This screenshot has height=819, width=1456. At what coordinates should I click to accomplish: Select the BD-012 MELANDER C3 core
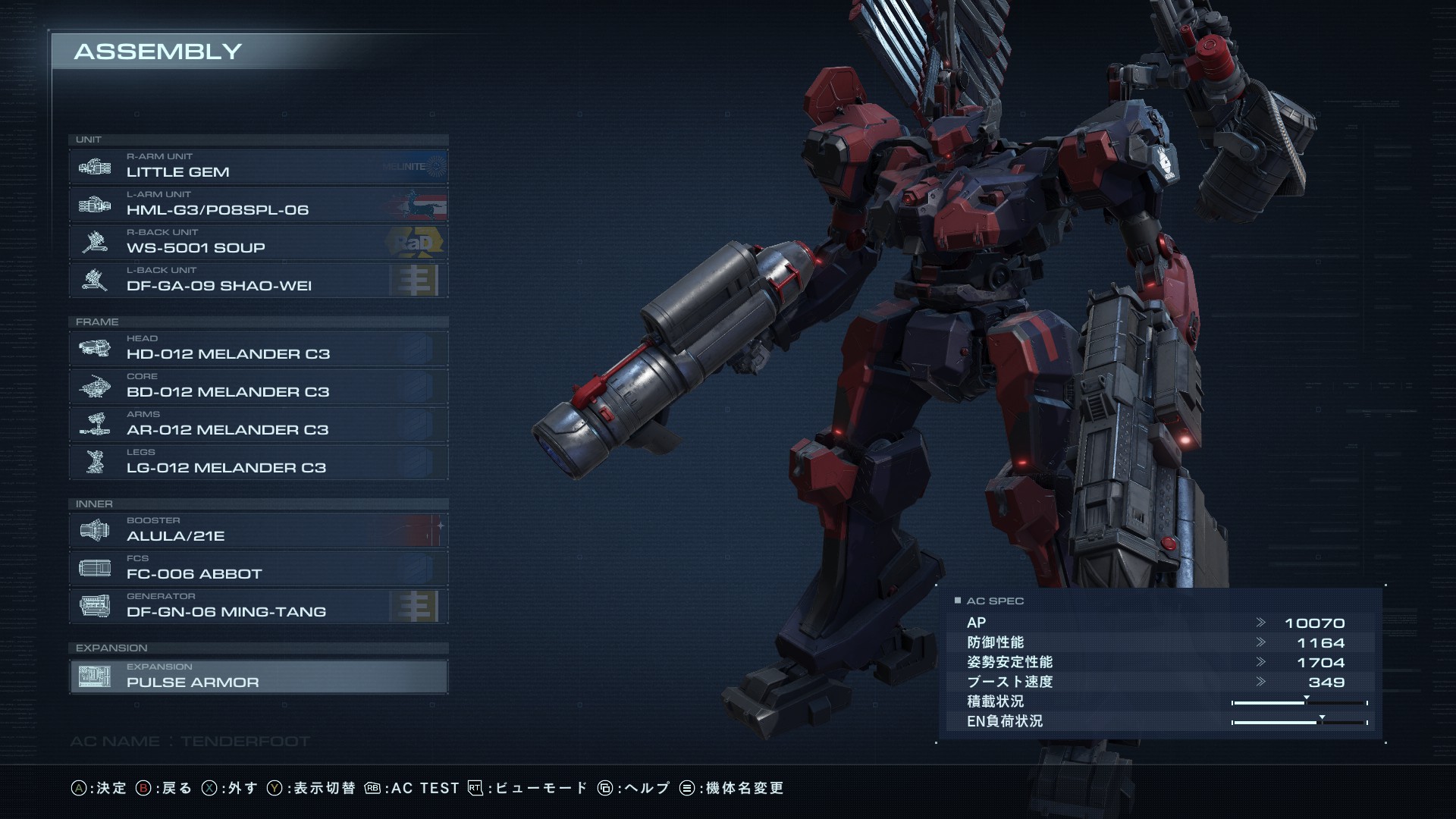(x=258, y=386)
